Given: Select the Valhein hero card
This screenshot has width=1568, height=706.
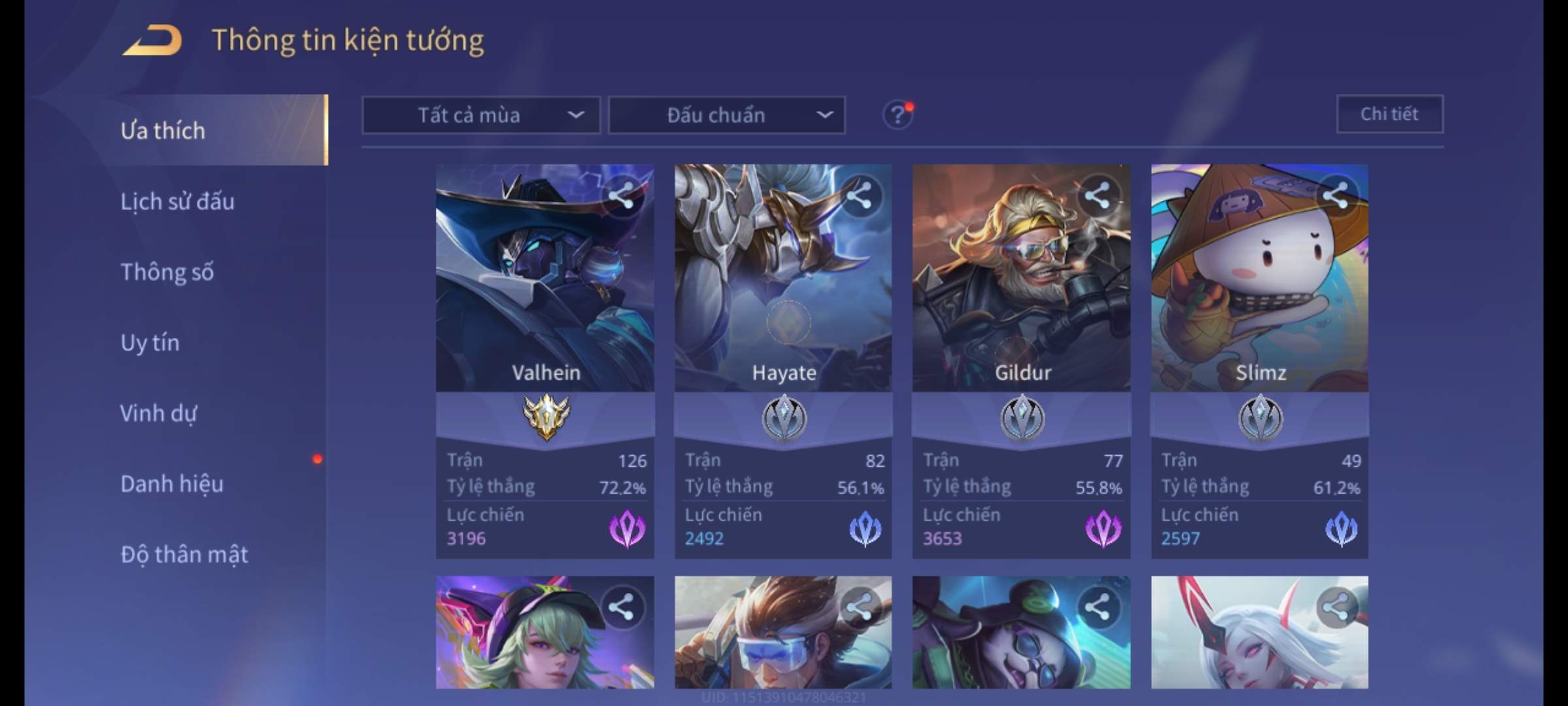Looking at the screenshot, I should (545, 294).
